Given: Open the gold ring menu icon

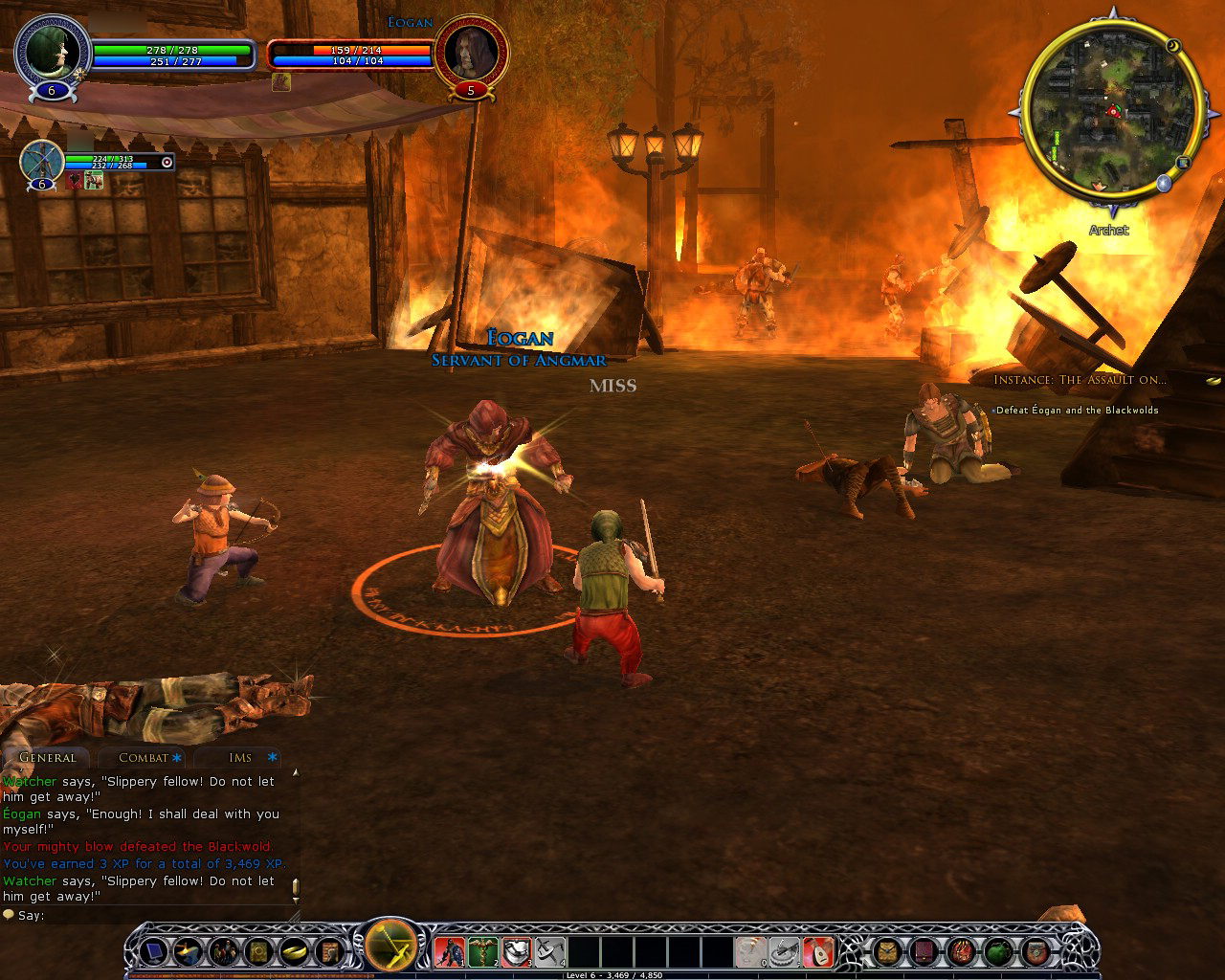Looking at the screenshot, I should coord(294,951).
